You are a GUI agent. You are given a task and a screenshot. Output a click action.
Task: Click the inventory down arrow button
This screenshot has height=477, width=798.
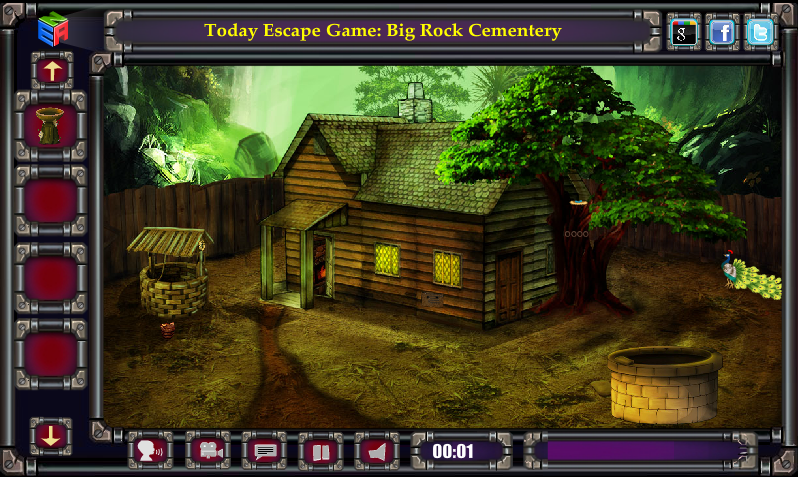click(51, 434)
